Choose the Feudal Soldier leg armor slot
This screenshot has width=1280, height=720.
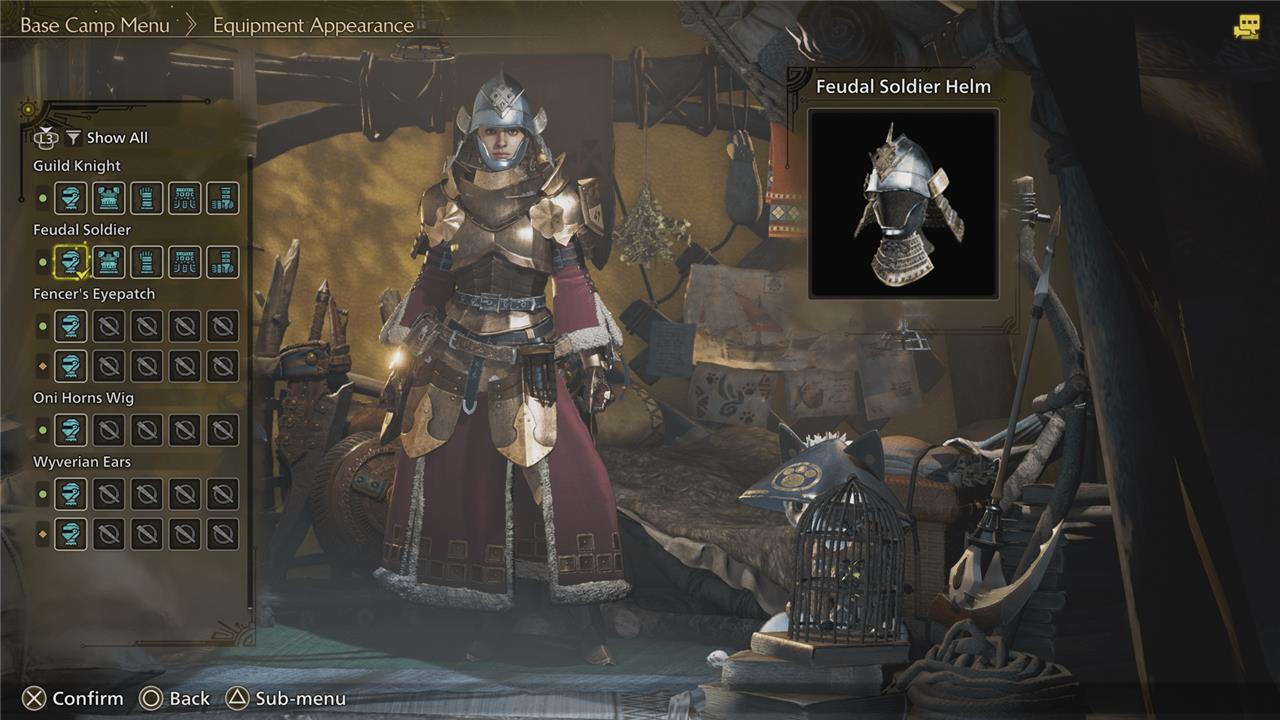pyautogui.click(x=223, y=262)
